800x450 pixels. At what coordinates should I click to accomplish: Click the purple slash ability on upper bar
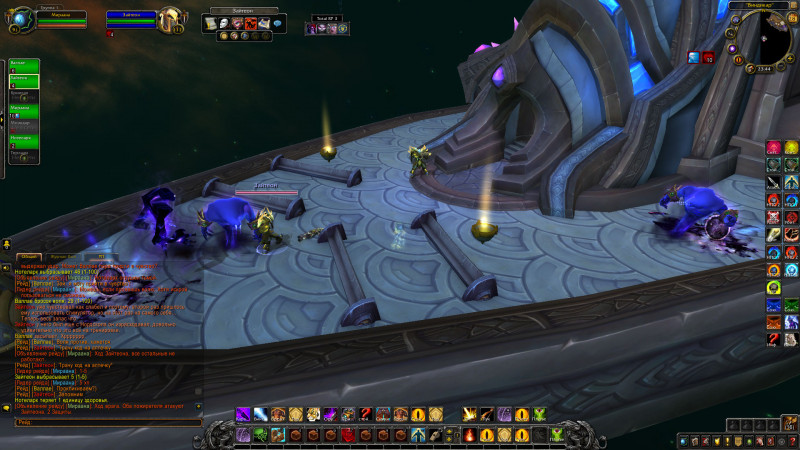(242, 414)
